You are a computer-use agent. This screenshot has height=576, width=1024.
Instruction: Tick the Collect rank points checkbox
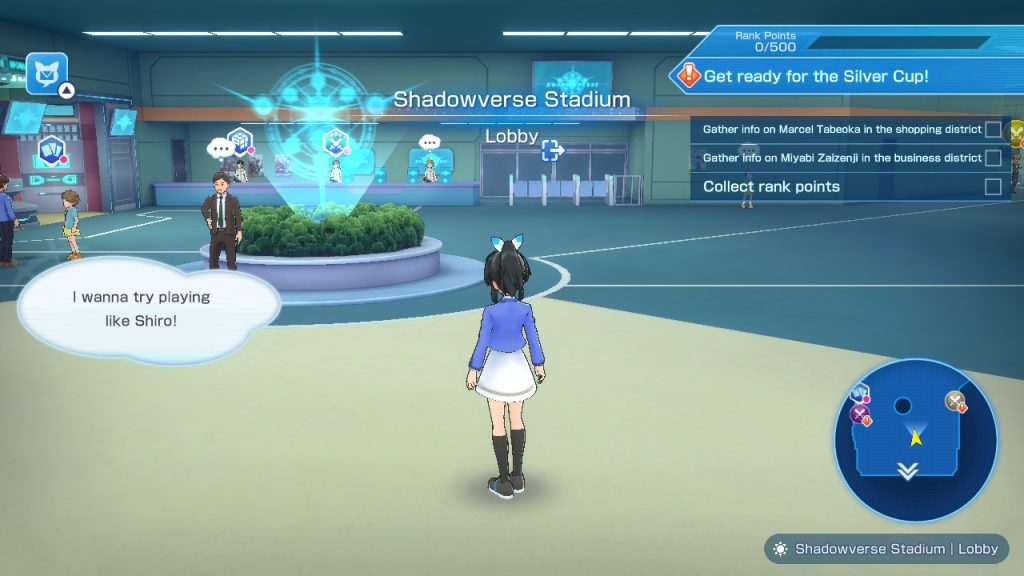tap(993, 187)
